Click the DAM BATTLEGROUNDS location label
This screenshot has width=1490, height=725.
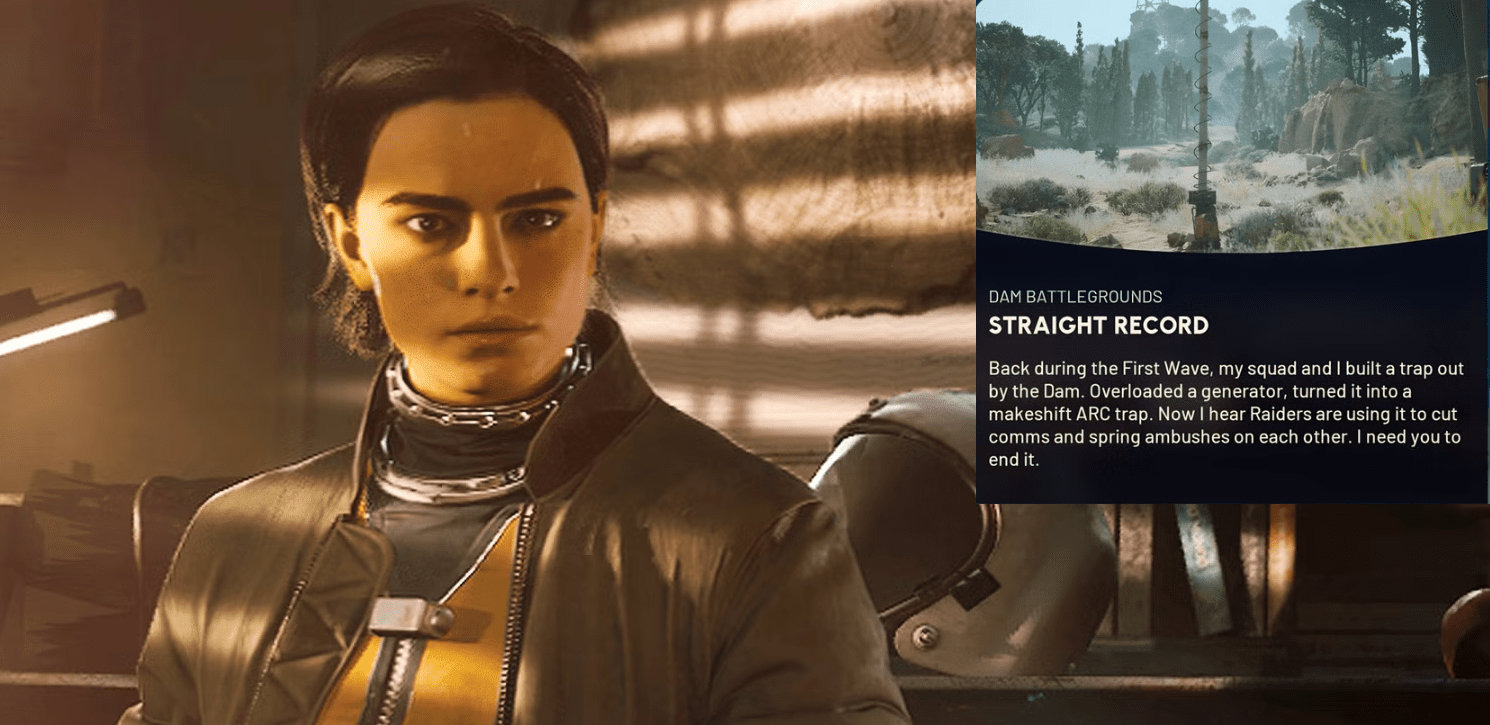(x=1075, y=296)
